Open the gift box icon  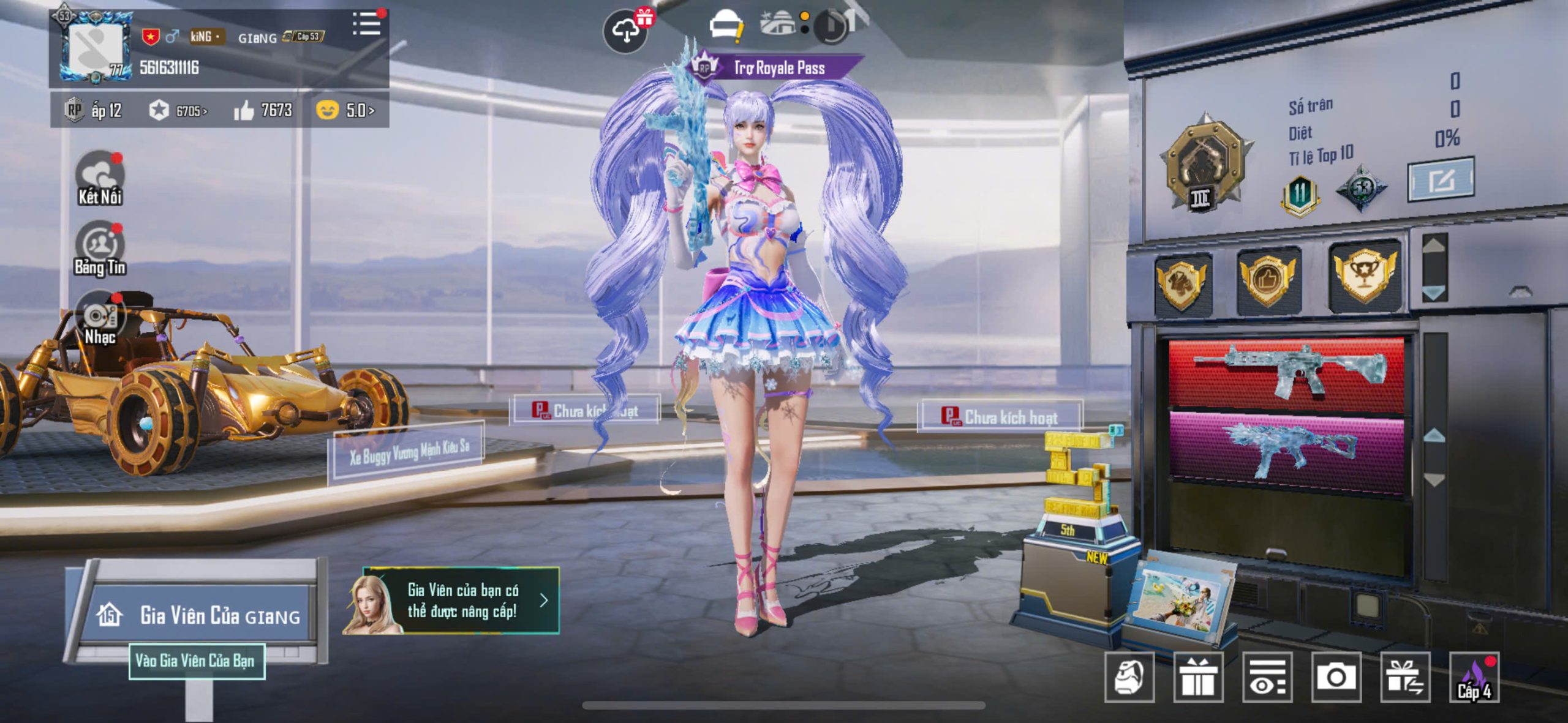(x=1198, y=677)
